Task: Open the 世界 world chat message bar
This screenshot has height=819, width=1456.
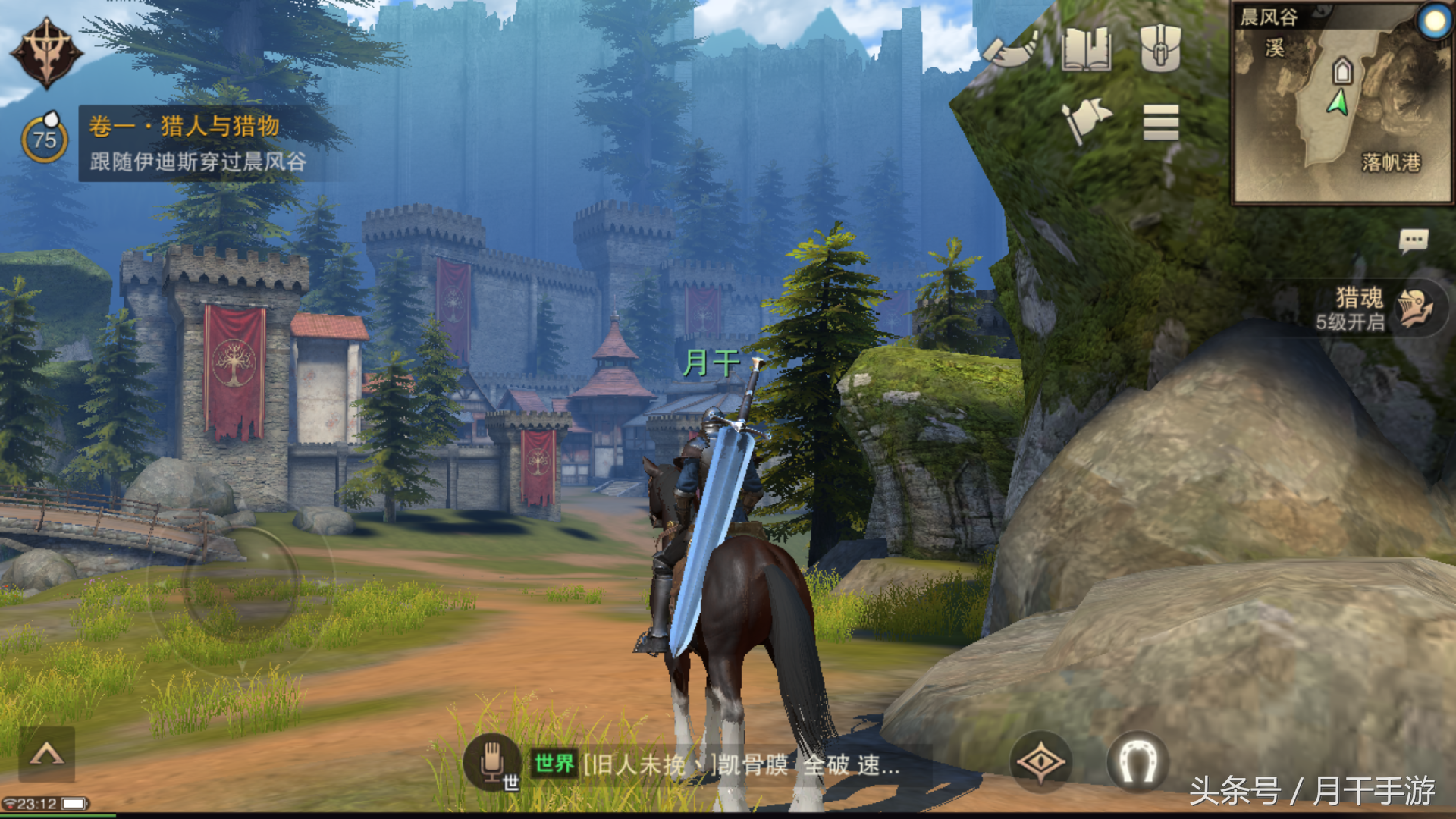Action: click(717, 764)
